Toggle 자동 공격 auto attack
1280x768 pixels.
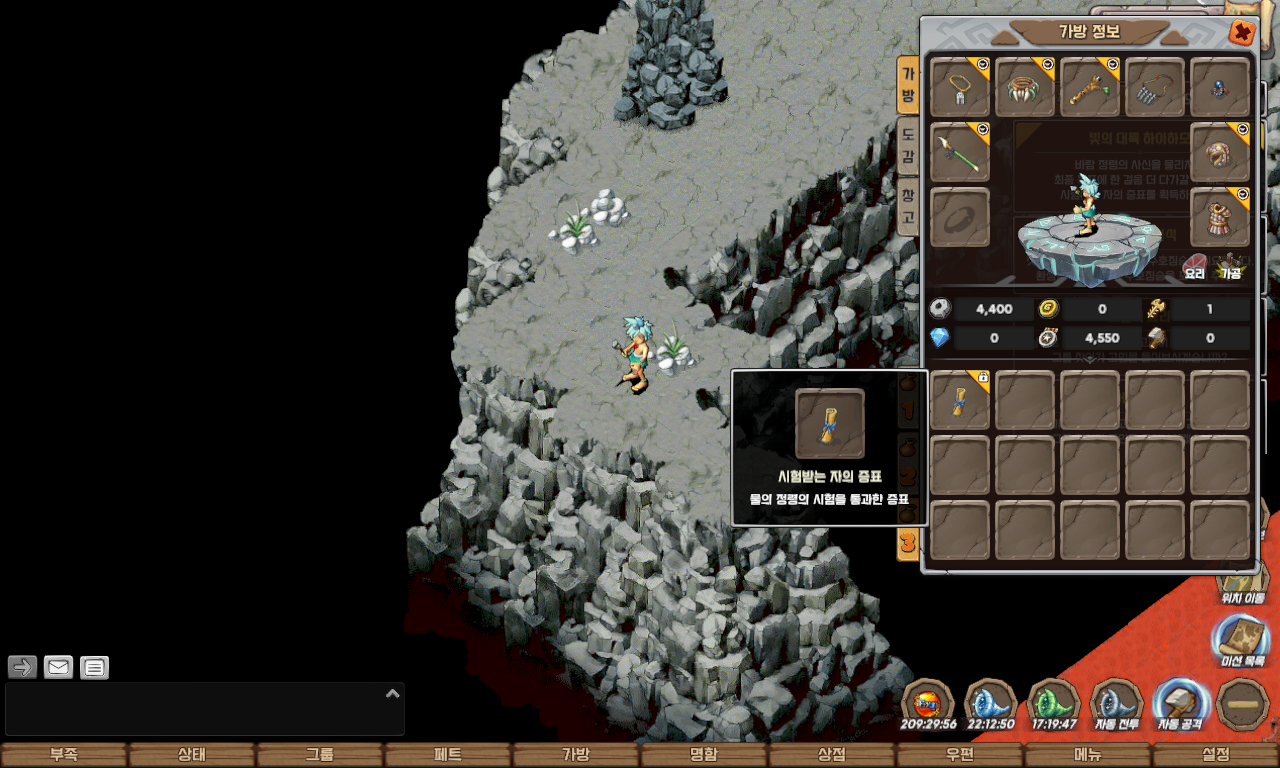tap(1181, 704)
